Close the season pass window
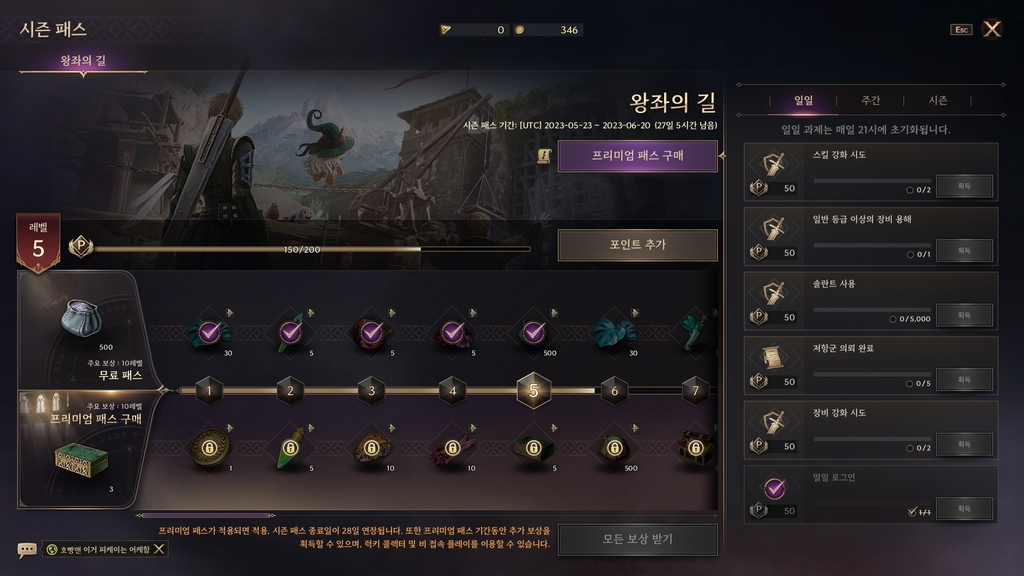This screenshot has height=576, width=1024. tap(992, 29)
